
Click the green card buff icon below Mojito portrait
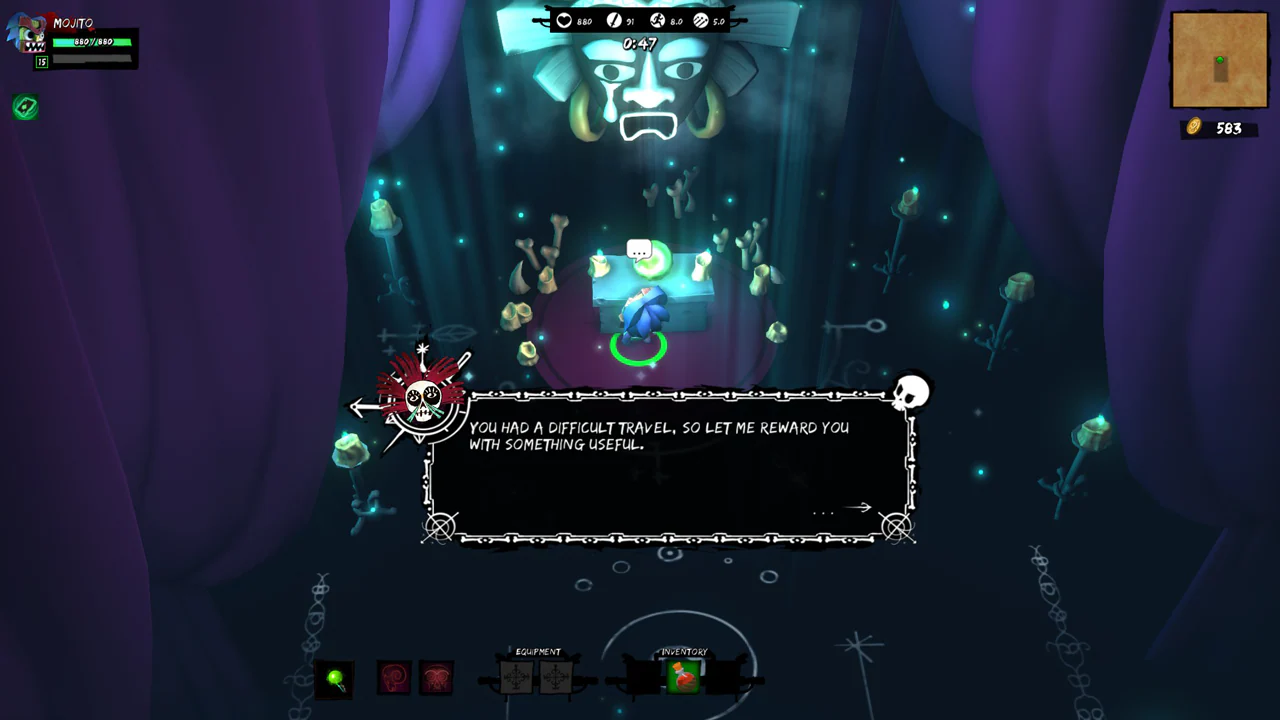point(25,108)
